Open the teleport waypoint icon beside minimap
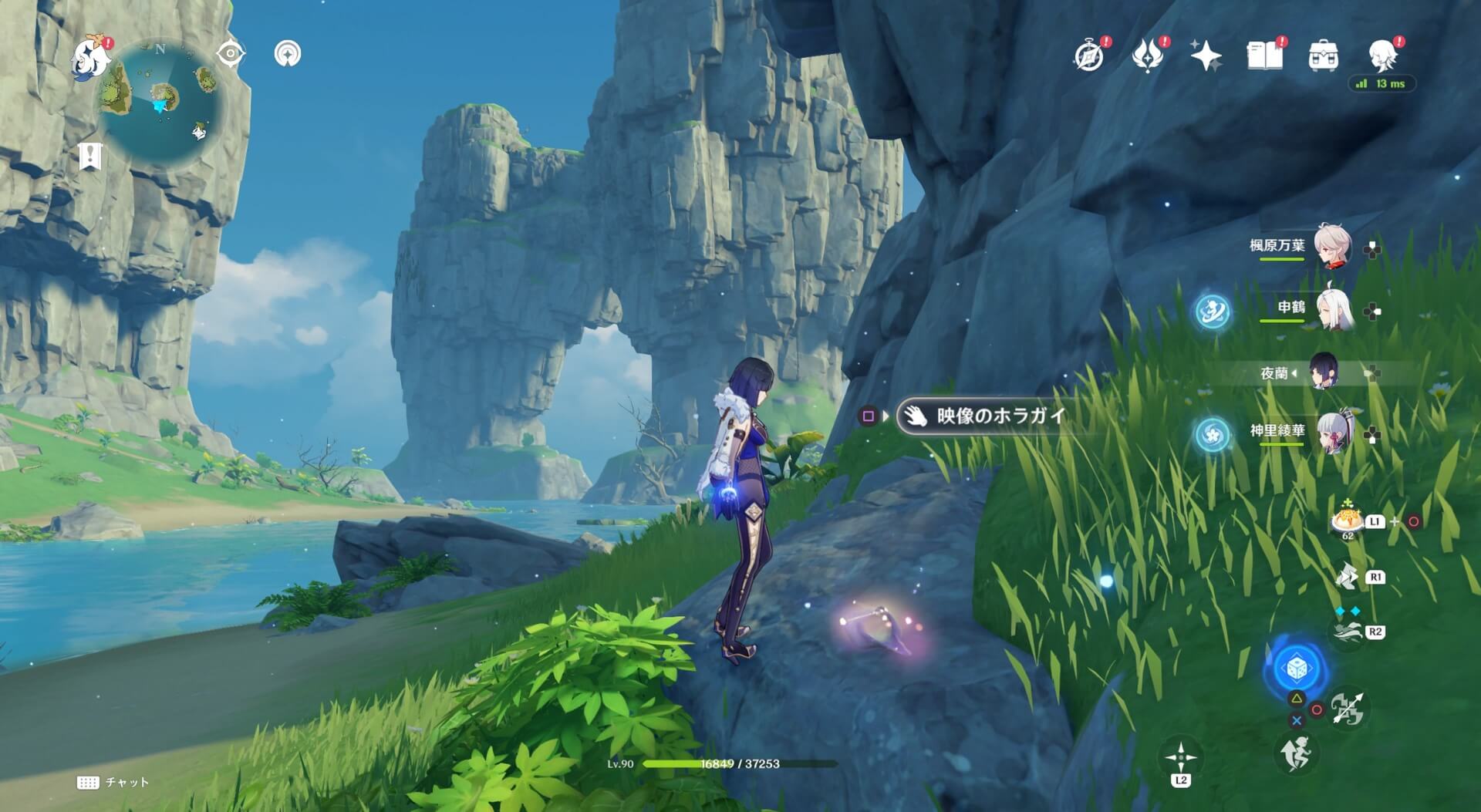Screen dimensions: 1481x812 (288, 54)
